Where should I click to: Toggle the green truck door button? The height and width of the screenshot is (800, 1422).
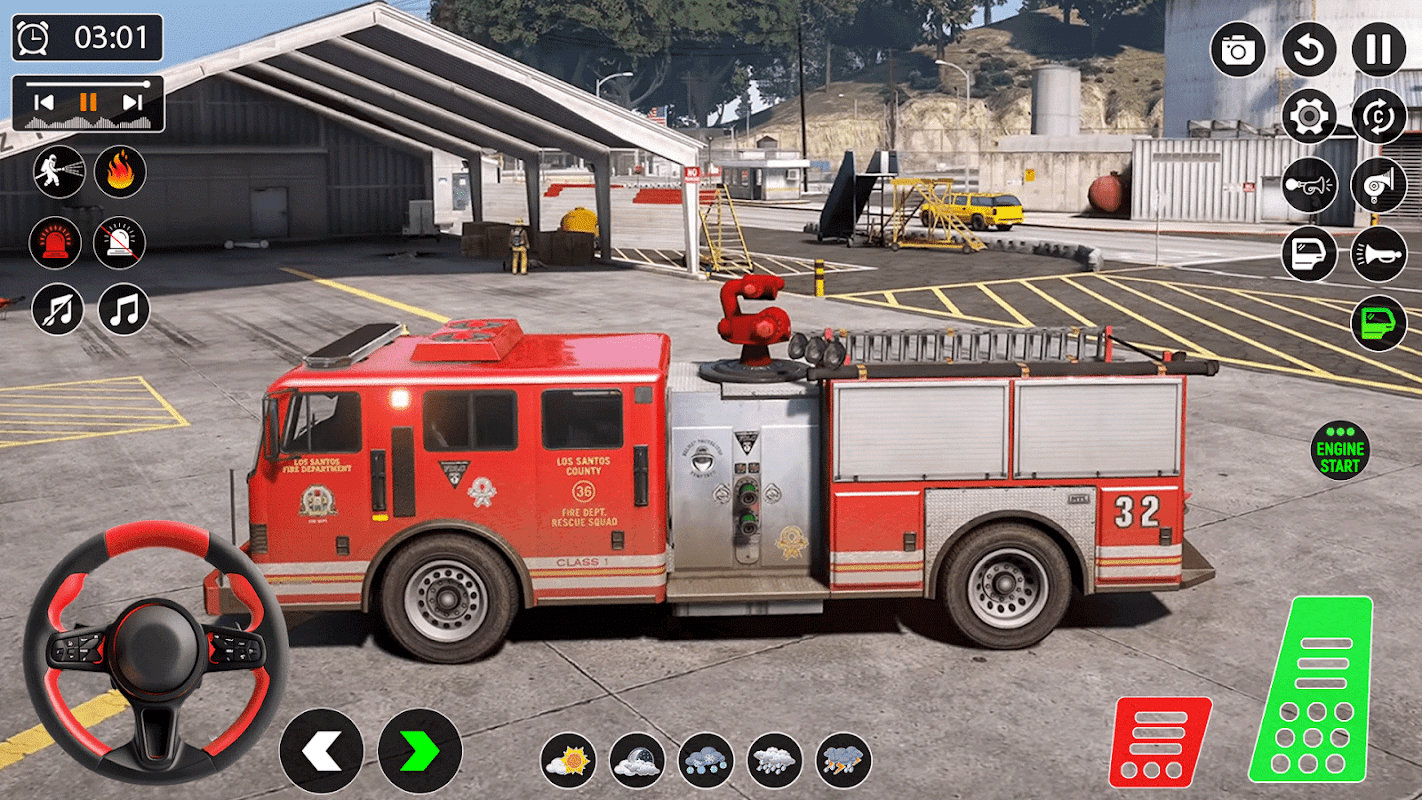point(1379,323)
